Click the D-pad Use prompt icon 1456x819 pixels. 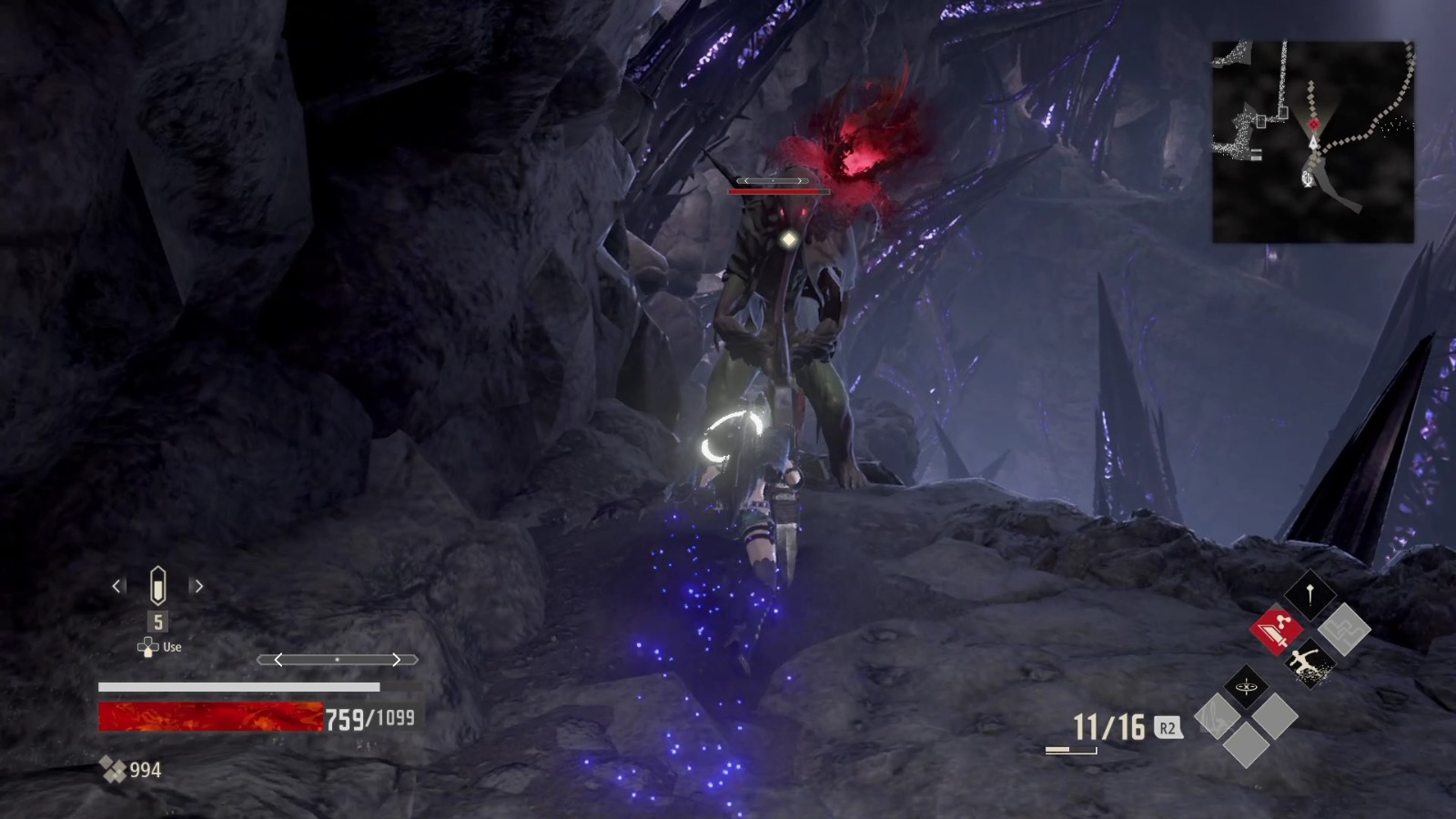147,647
